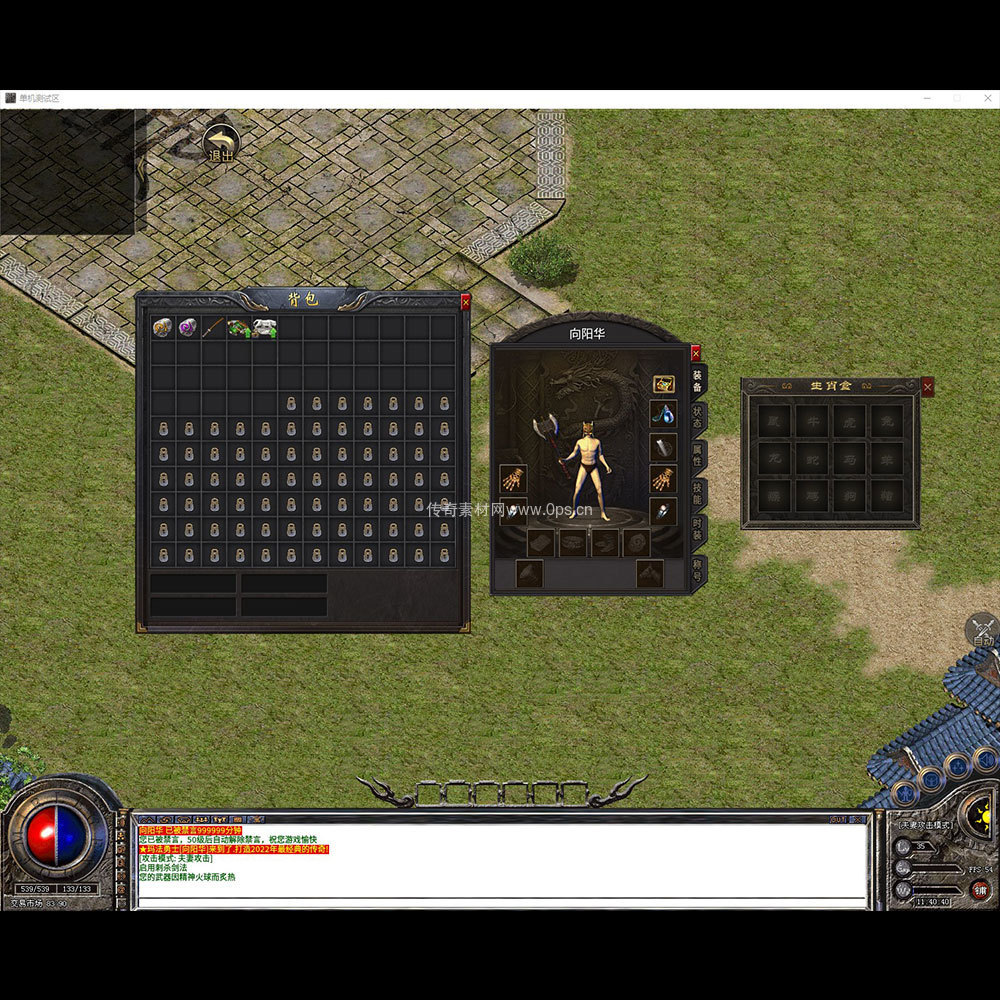
Task: Show the 技能 skills tab
Action: [x=698, y=492]
